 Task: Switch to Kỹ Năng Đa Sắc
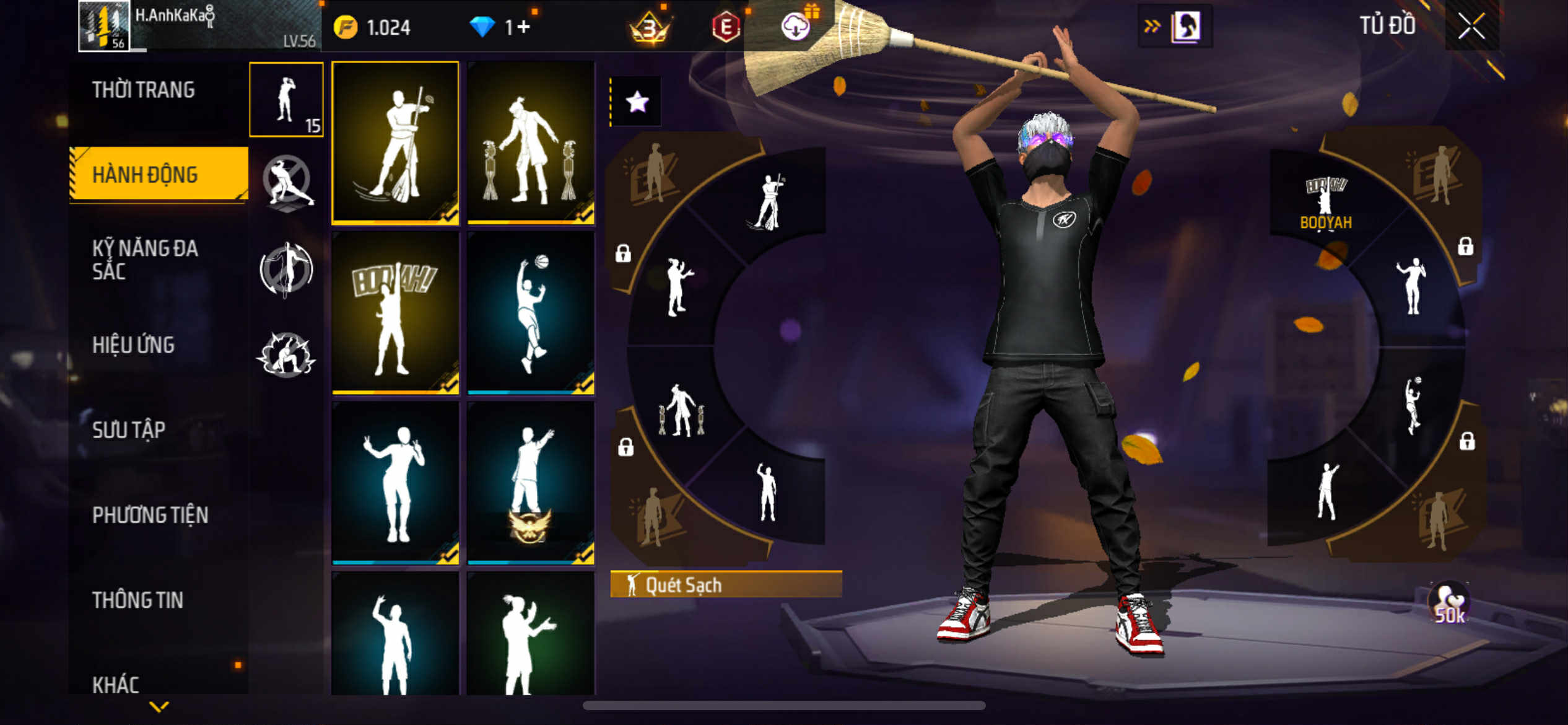pos(145,260)
